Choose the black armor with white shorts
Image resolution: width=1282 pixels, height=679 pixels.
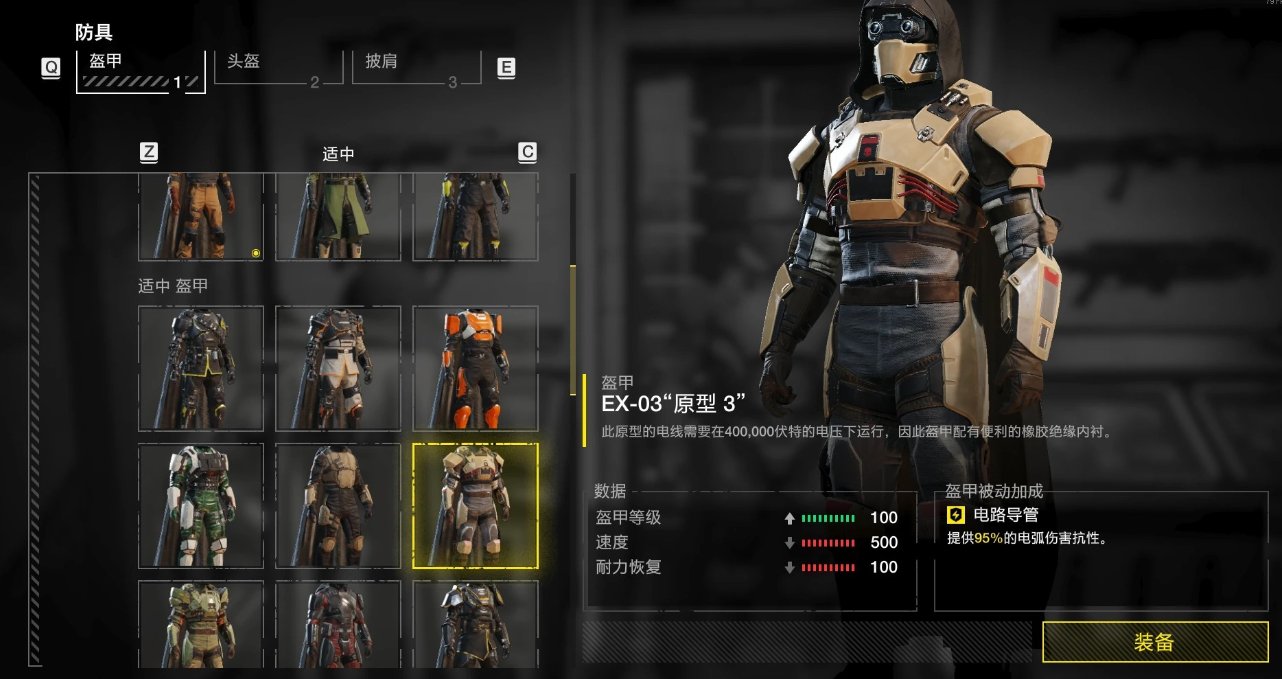(338, 368)
